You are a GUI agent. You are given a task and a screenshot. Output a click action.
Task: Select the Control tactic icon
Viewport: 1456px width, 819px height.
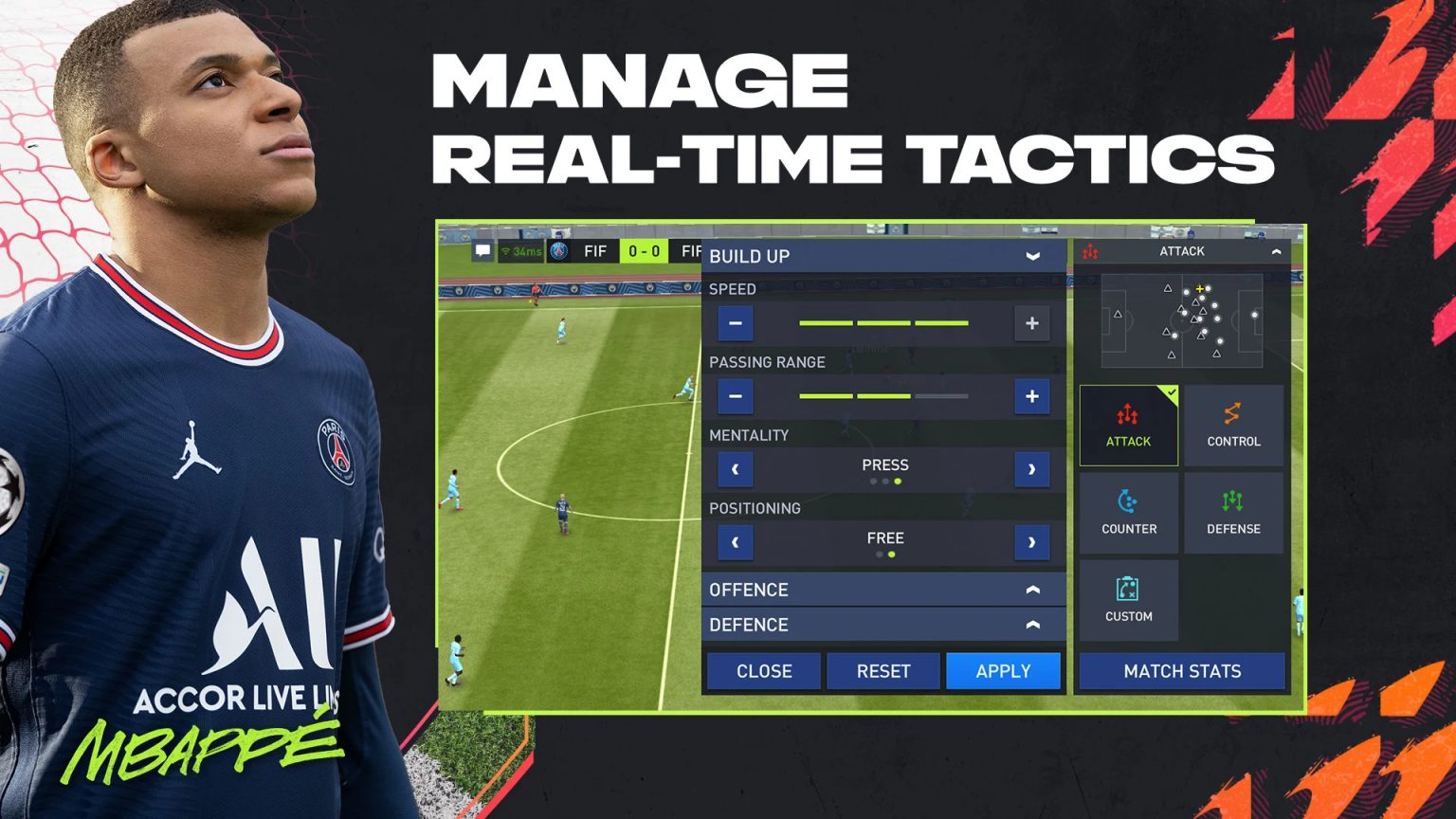(x=1233, y=425)
